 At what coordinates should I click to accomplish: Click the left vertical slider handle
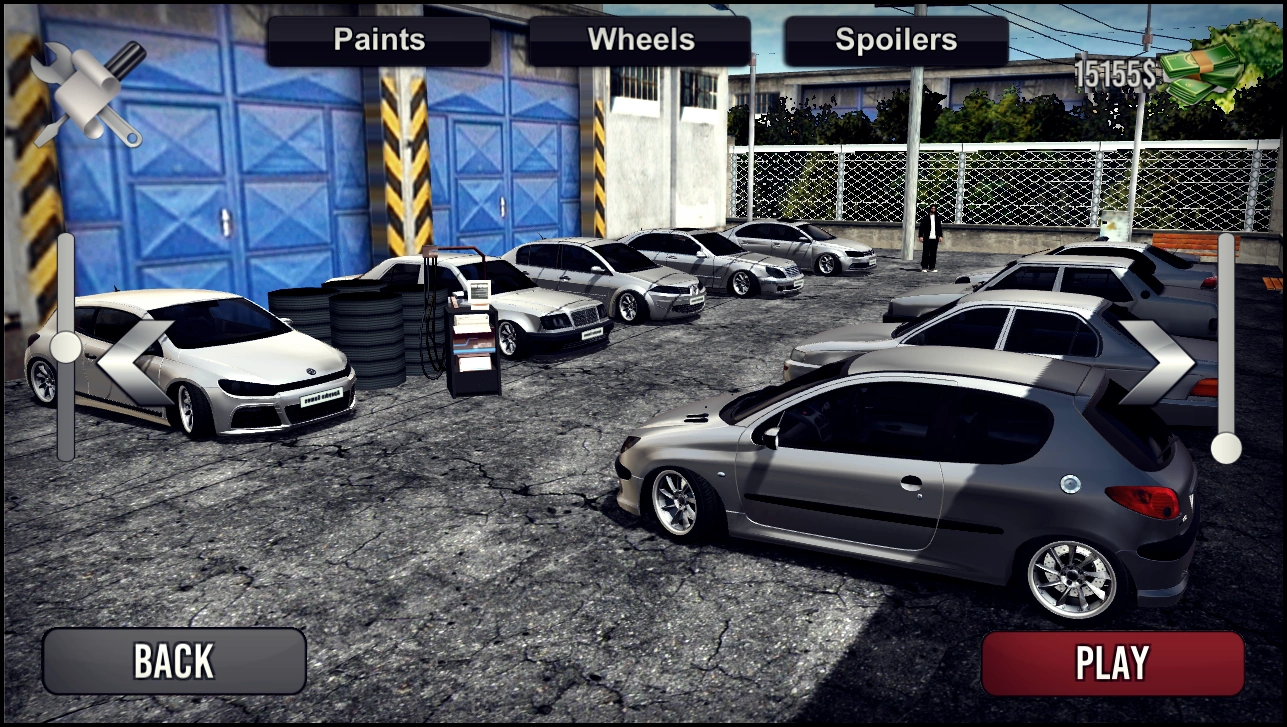(66, 347)
